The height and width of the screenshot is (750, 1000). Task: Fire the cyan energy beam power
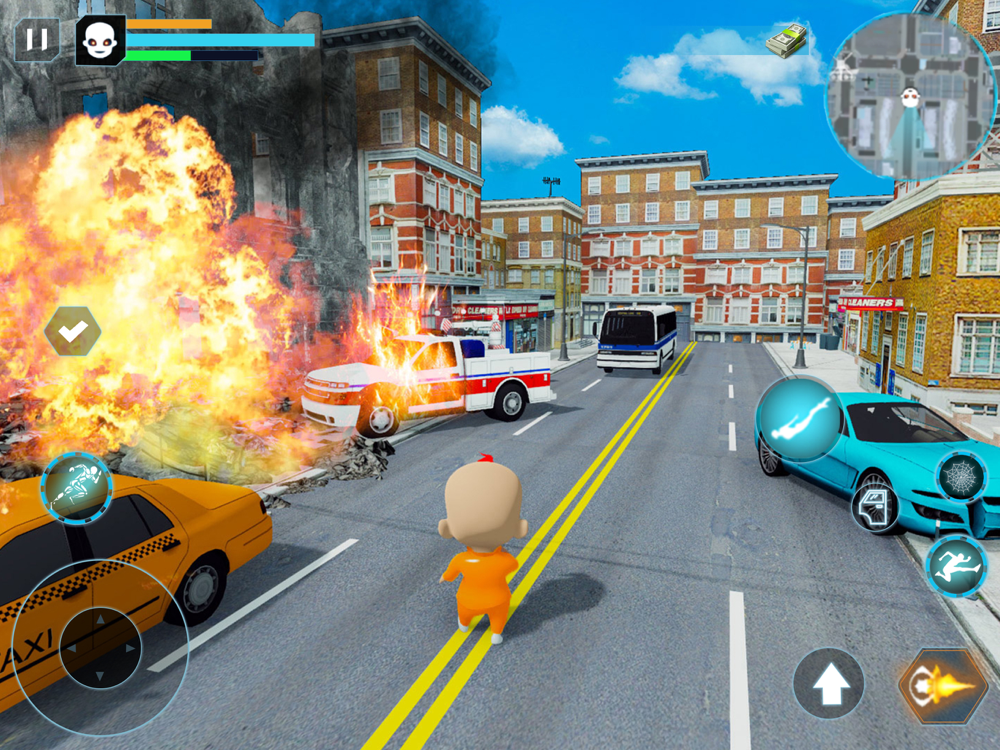point(798,419)
